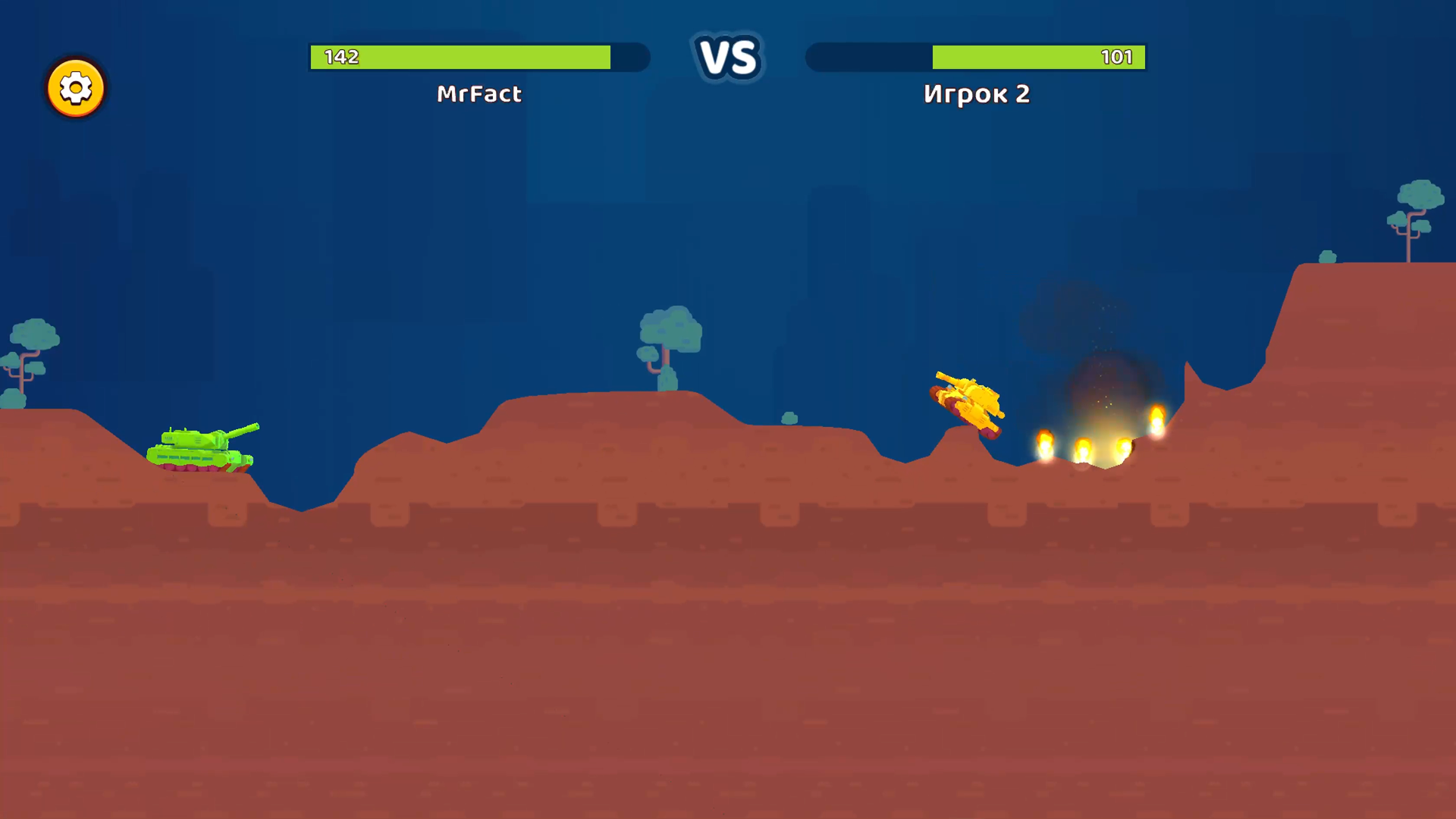Select the MrFact player name

(x=479, y=94)
